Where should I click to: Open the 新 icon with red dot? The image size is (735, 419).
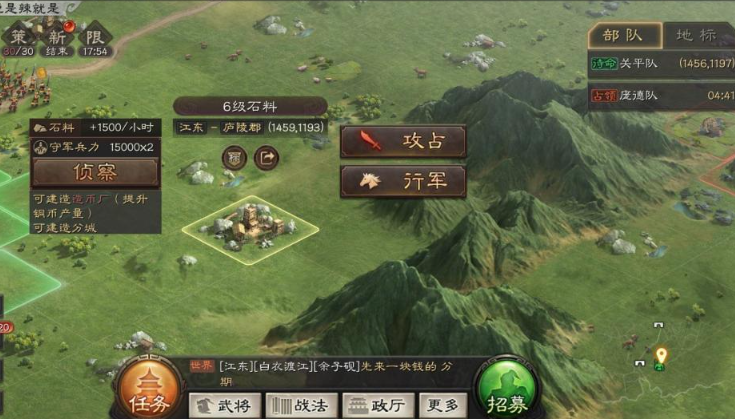point(56,38)
